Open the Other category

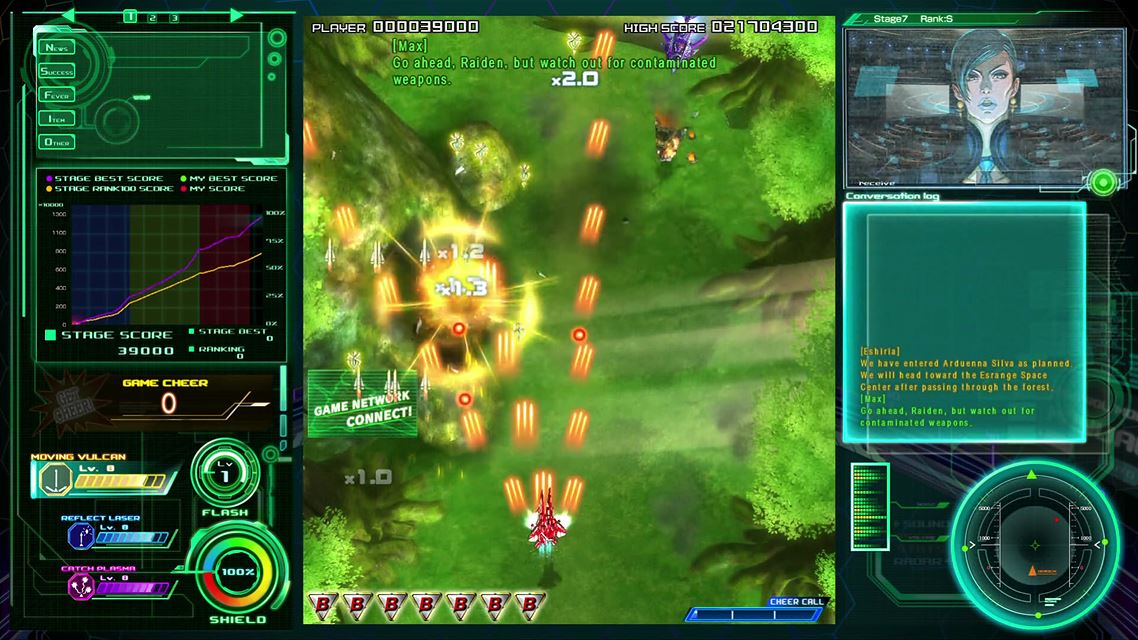click(x=57, y=142)
